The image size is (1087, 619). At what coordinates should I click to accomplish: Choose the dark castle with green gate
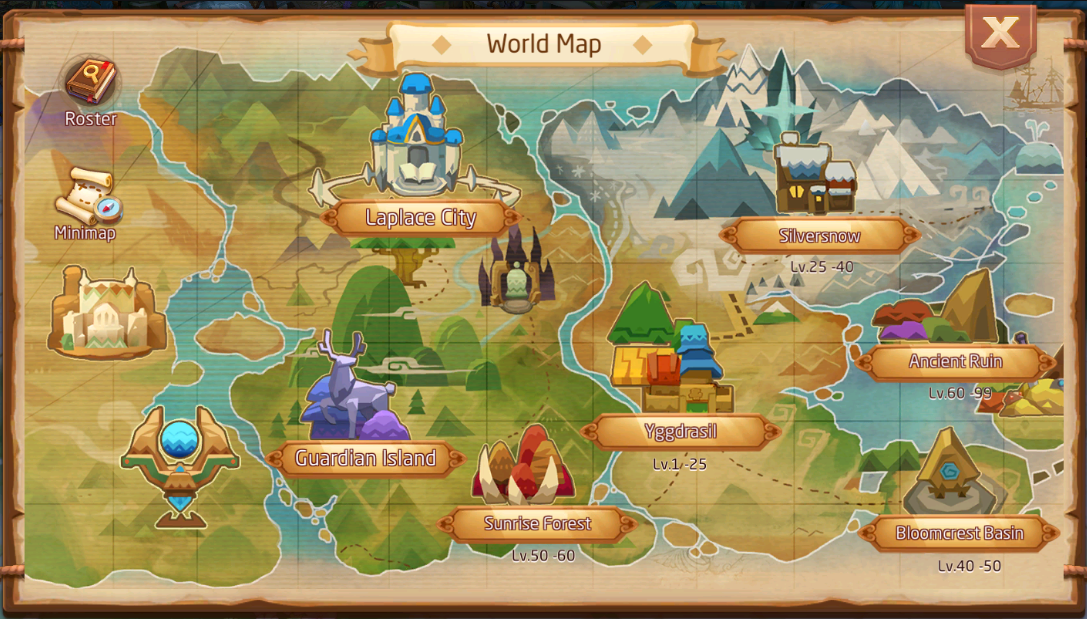point(516,270)
